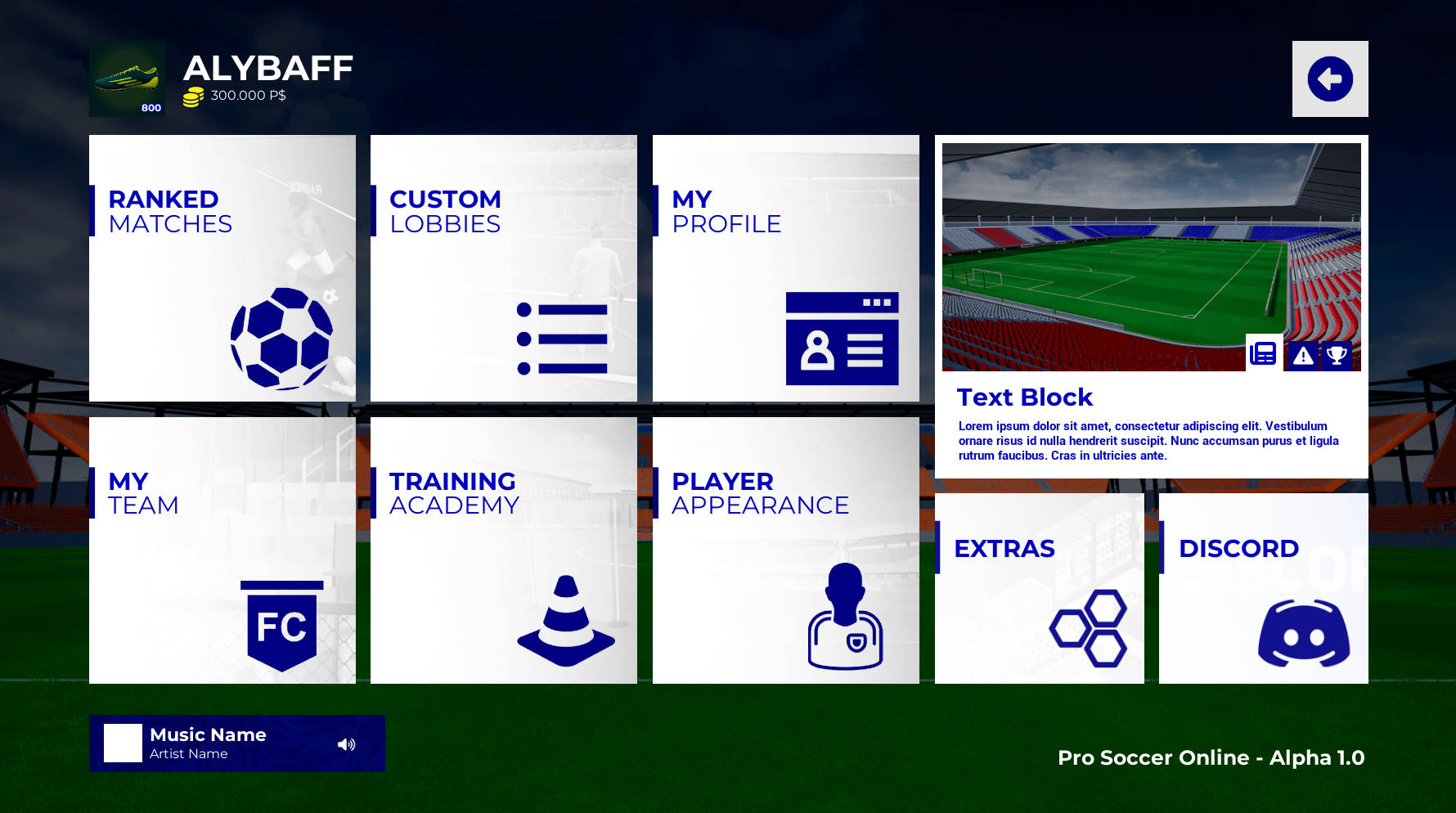Click the yellow boot avatar showing 800

pyautogui.click(x=127, y=79)
